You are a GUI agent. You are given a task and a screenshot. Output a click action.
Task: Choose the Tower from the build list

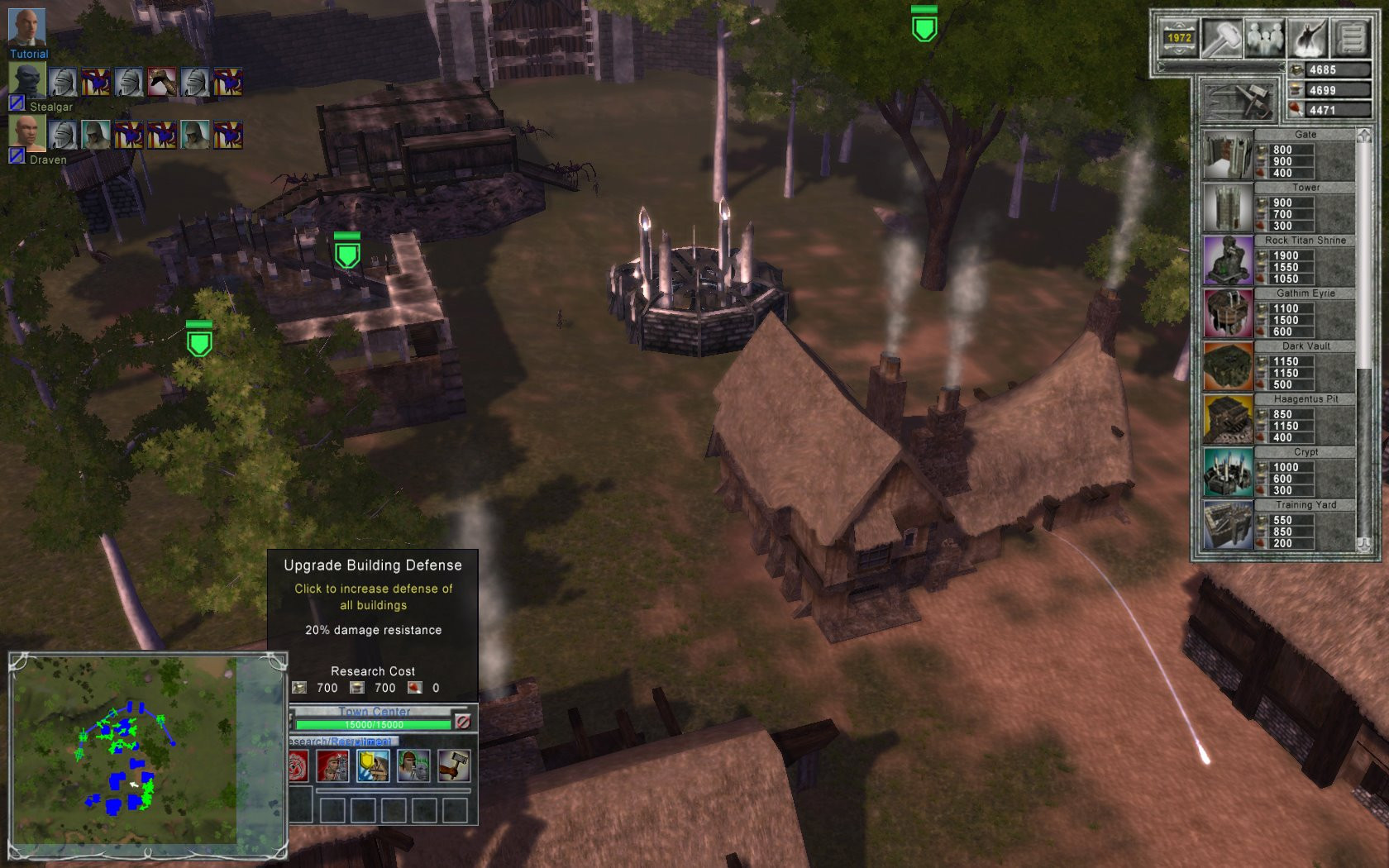[x=1228, y=207]
